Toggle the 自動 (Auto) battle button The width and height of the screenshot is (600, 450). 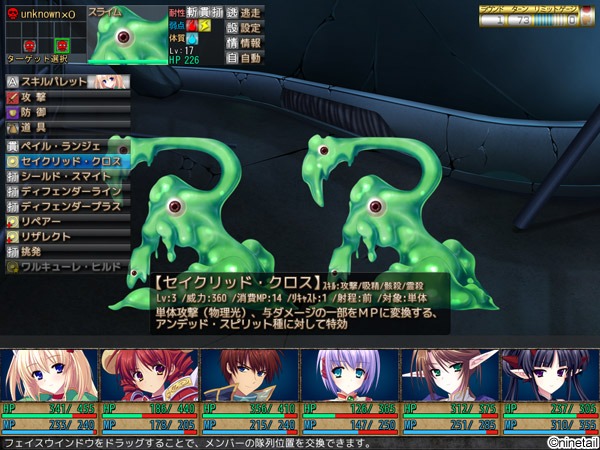click(245, 59)
